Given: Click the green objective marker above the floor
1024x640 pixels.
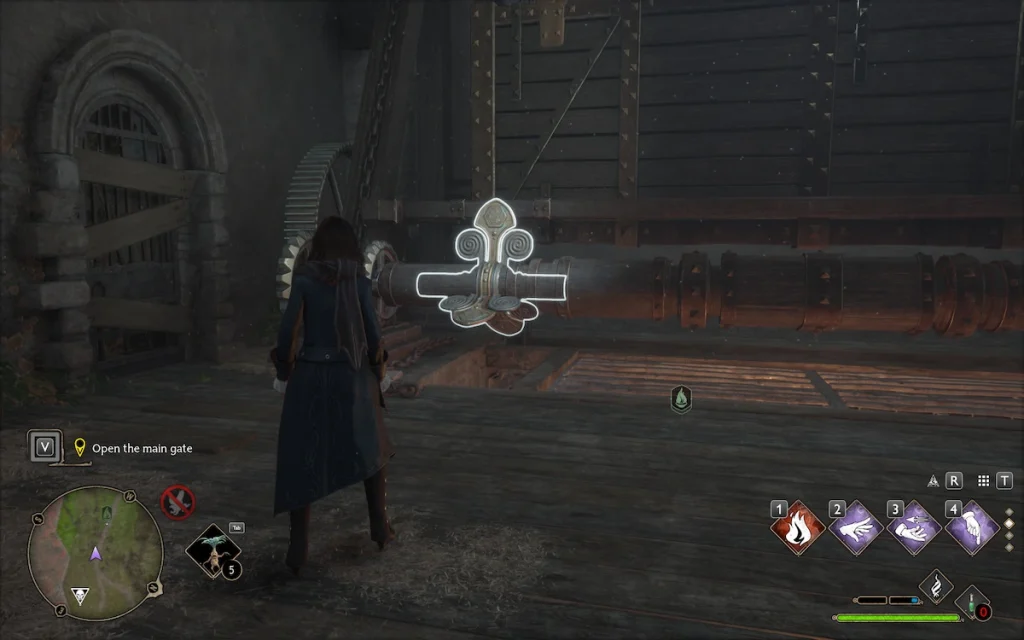Looking at the screenshot, I should (x=681, y=400).
